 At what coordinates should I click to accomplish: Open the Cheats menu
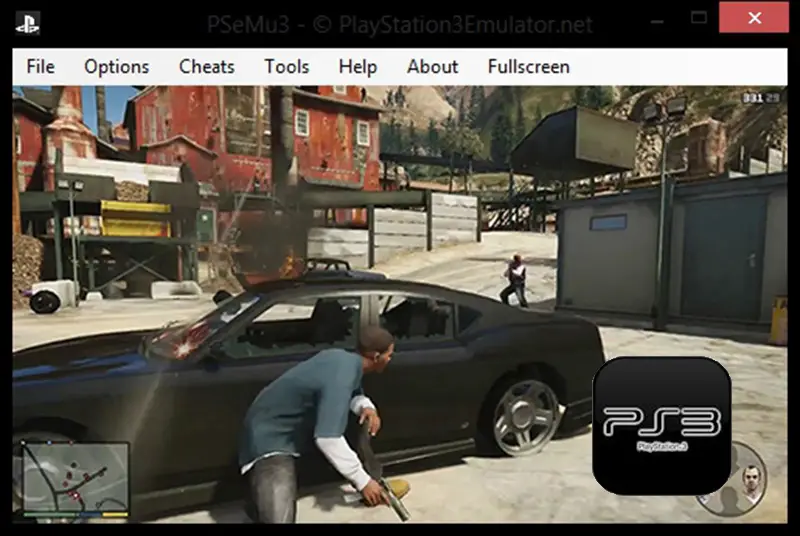click(206, 67)
